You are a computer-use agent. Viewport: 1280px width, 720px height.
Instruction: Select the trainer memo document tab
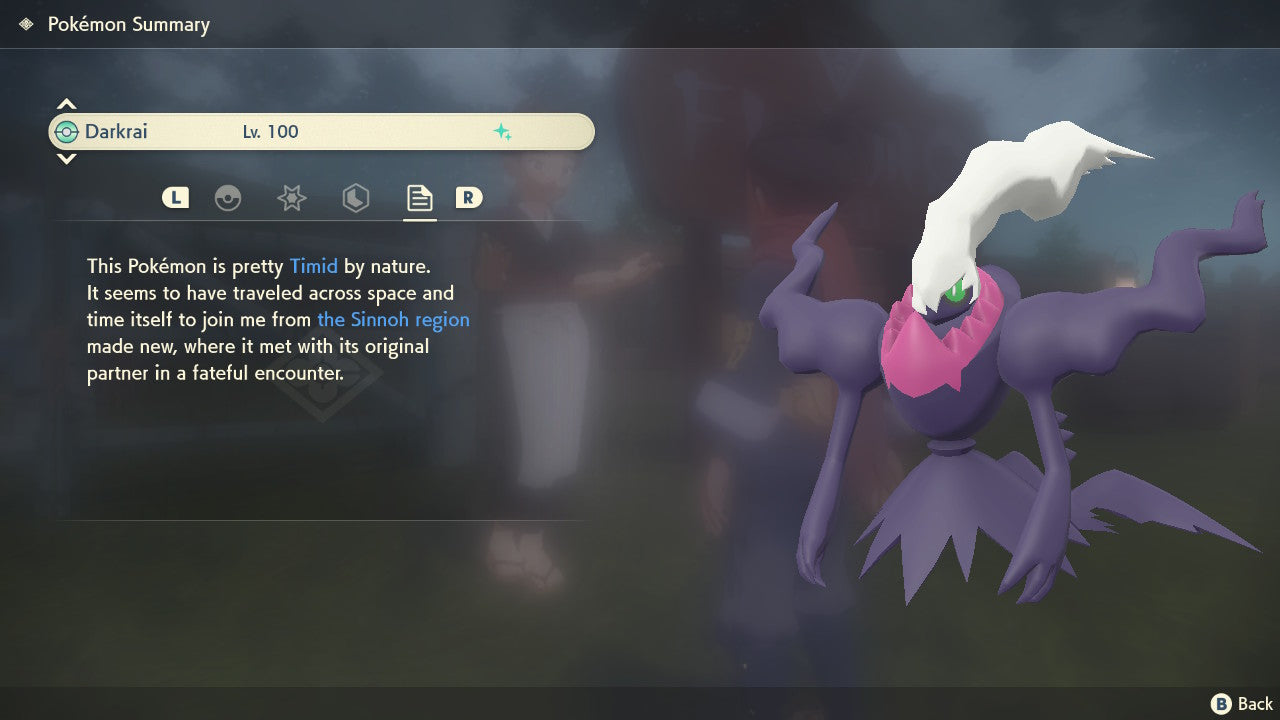point(418,198)
